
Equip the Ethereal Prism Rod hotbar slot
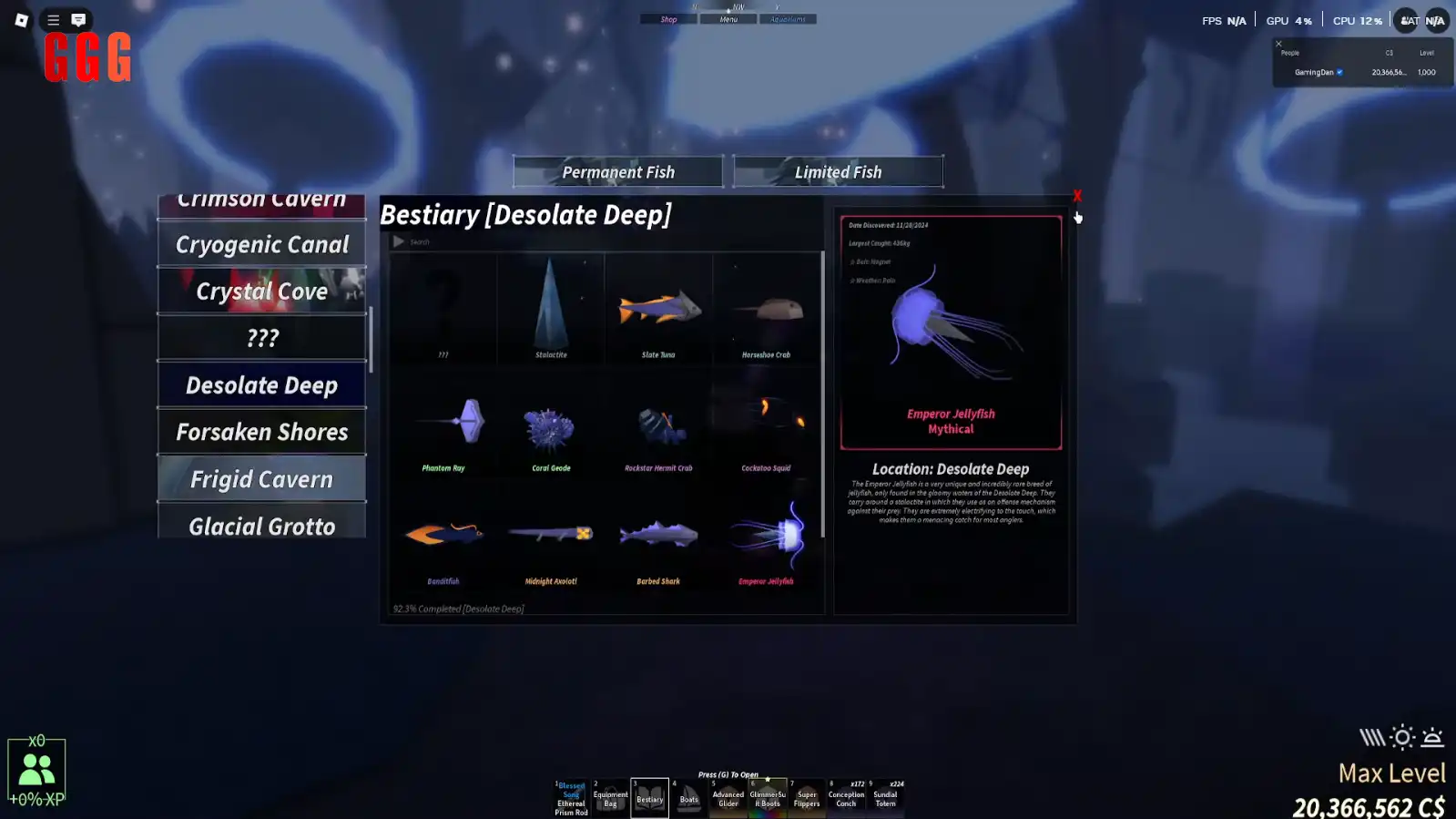click(x=572, y=798)
